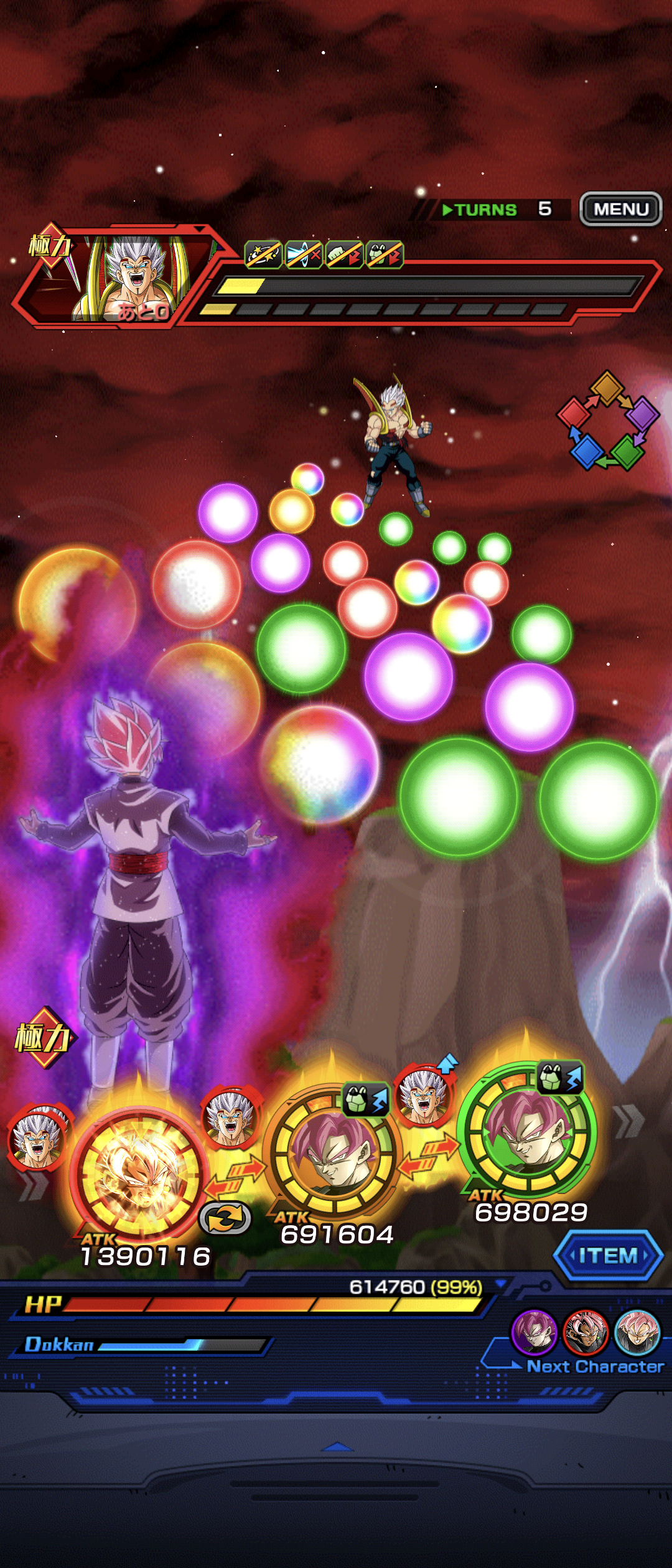The image size is (672, 1568).
Task: Inspect the red-ringed next character portrait
Action: [x=585, y=1332]
